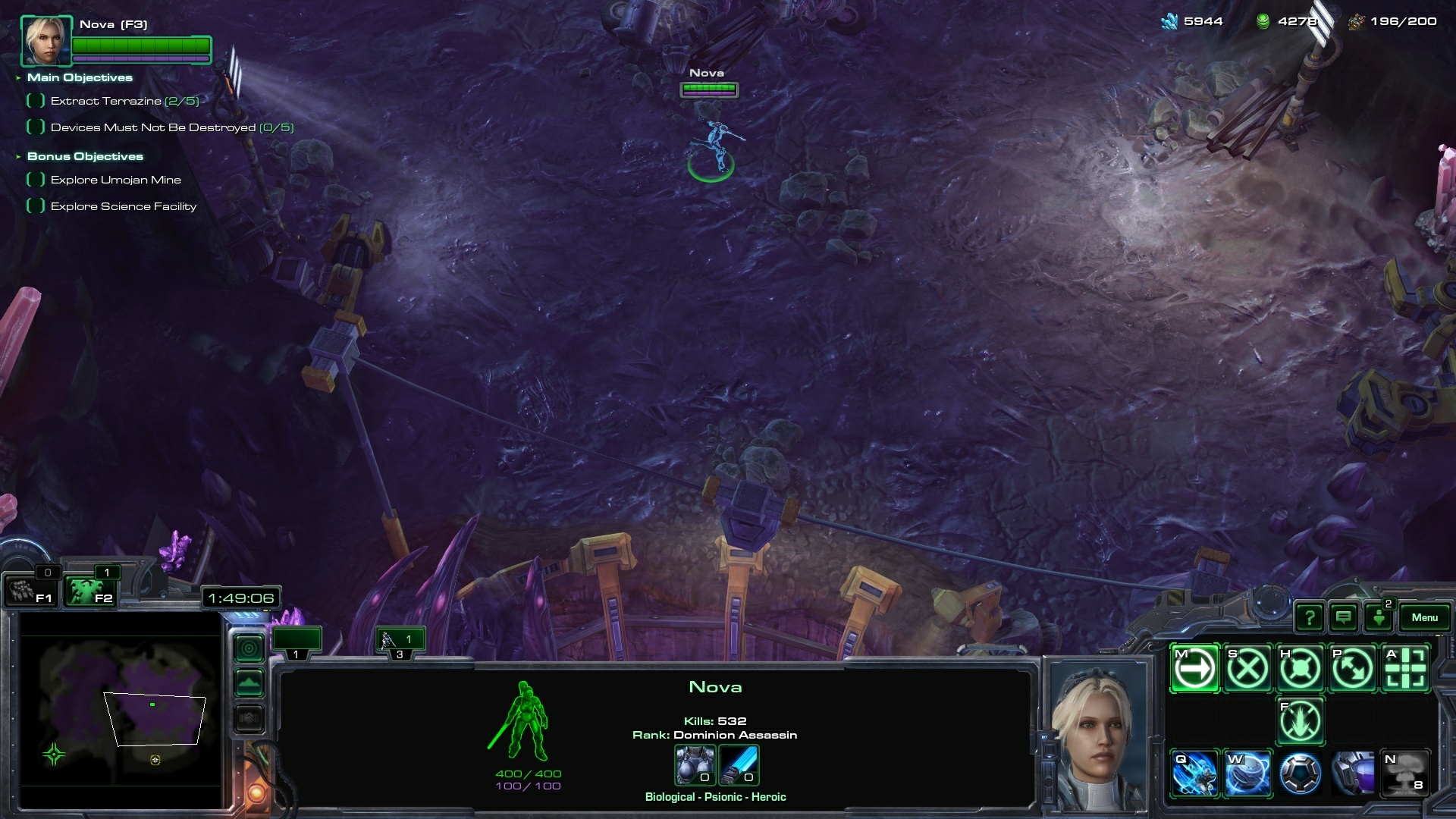Click the minimap ping button
The width and height of the screenshot is (1456, 819).
[249, 648]
